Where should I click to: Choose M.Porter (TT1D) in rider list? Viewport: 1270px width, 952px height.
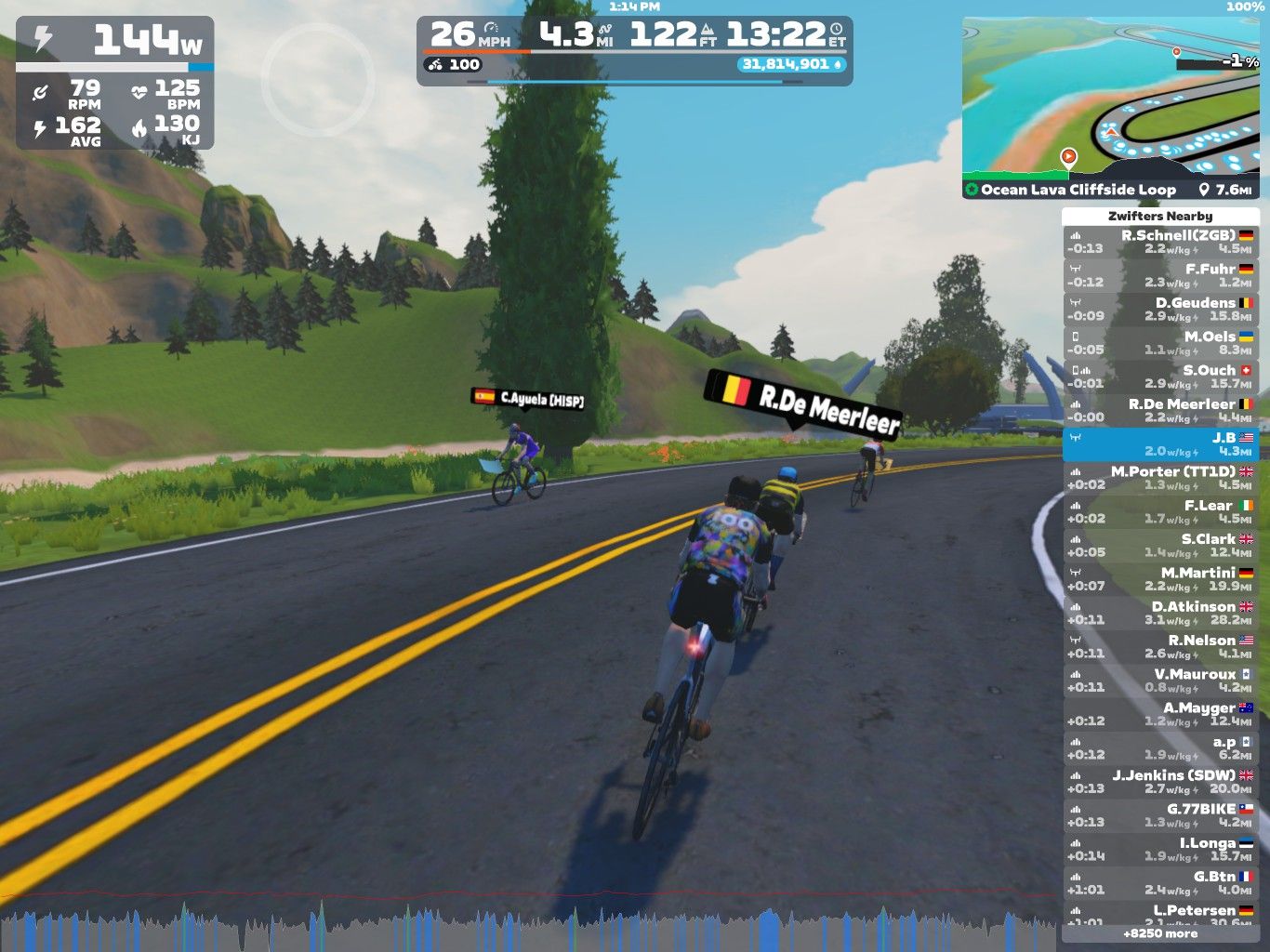coord(1160,478)
